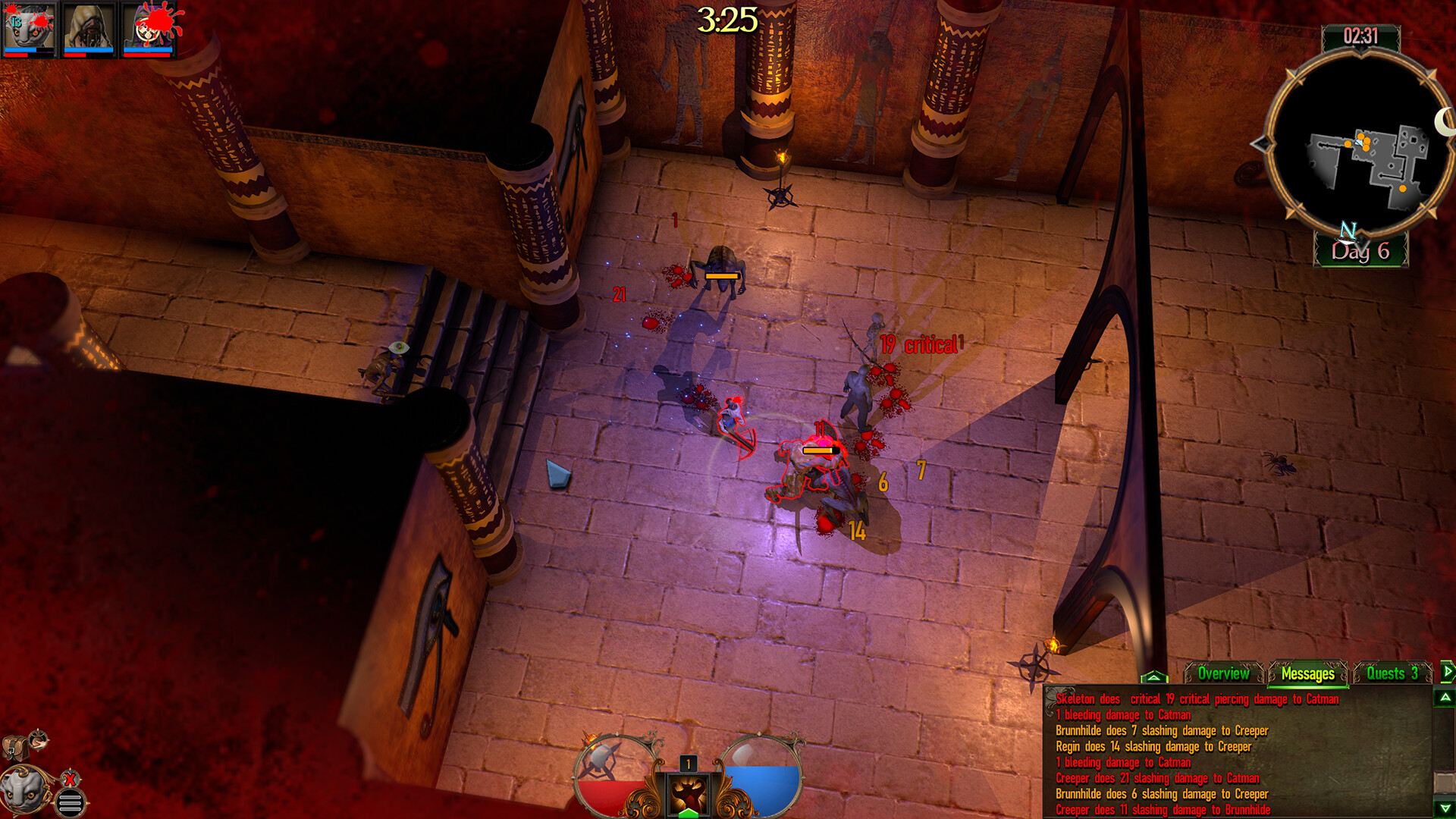The image size is (1456, 819).
Task: Expand the side panel with the right arrow icon
Action: pos(1448,670)
